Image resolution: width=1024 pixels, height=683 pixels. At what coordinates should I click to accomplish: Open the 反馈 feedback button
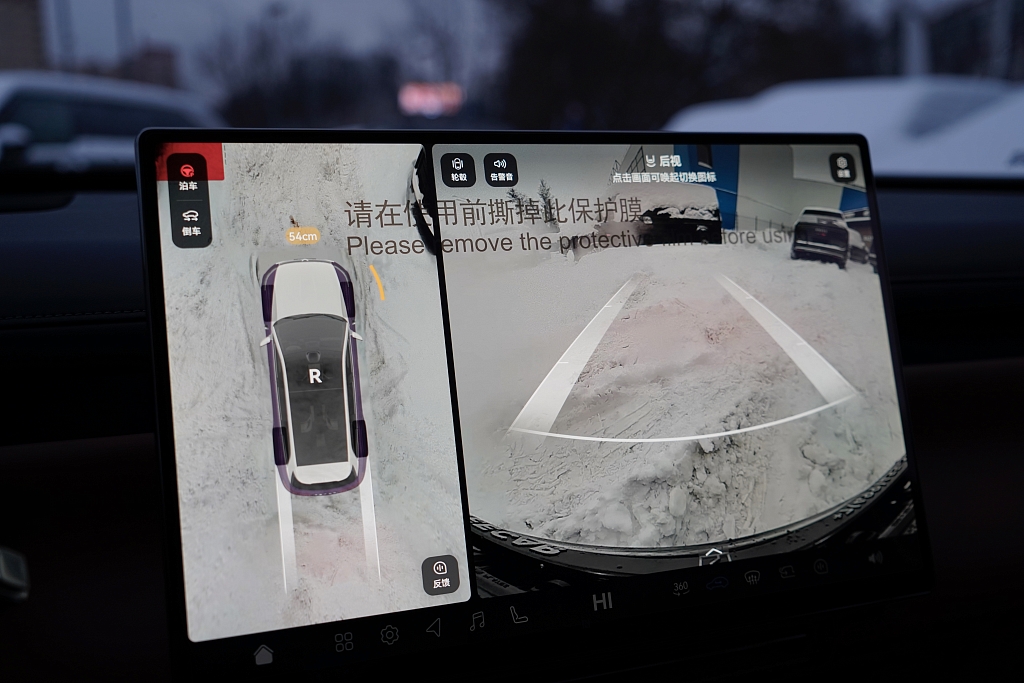440,574
